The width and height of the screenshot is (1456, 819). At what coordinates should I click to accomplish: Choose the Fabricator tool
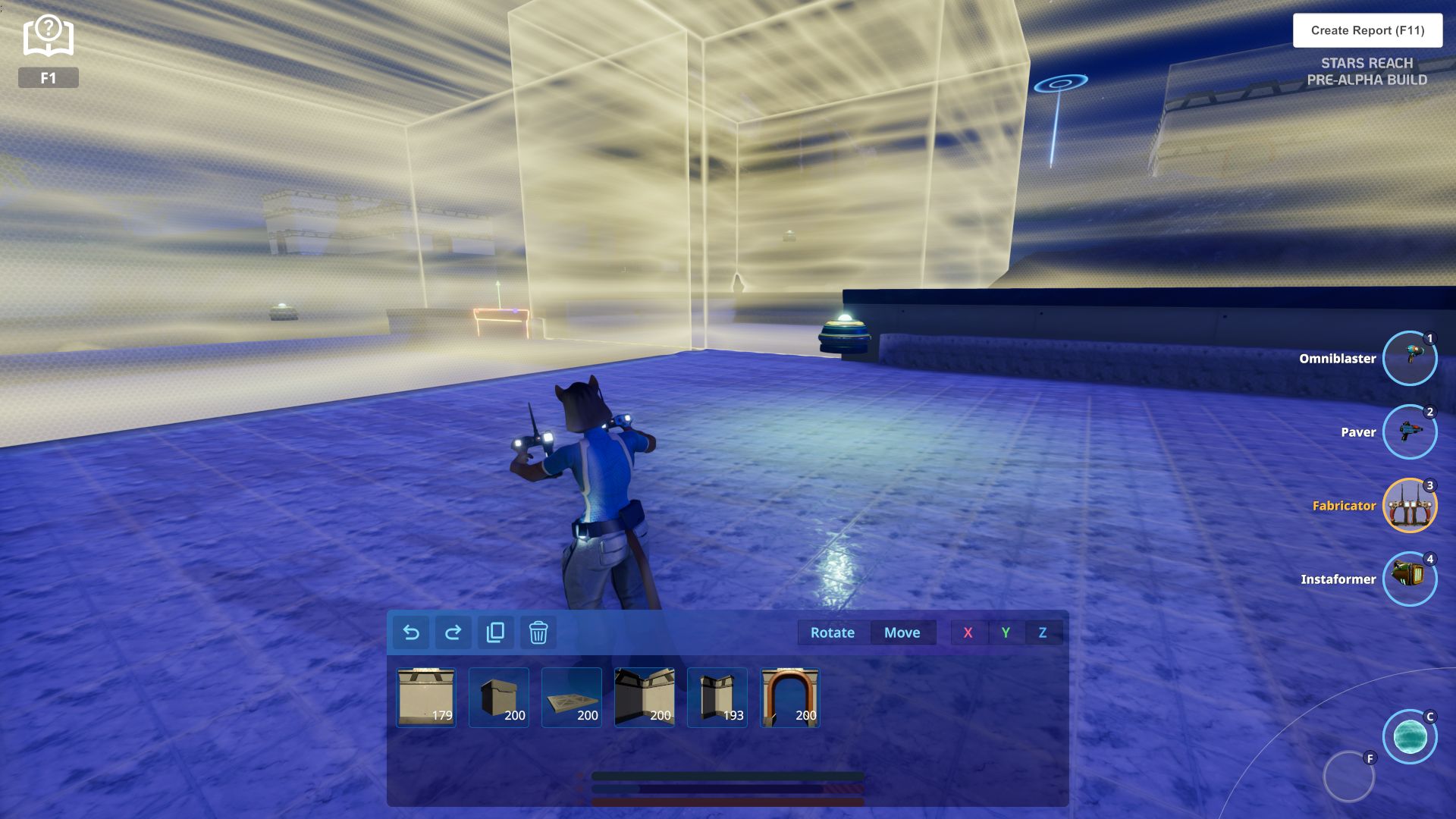(x=1409, y=506)
